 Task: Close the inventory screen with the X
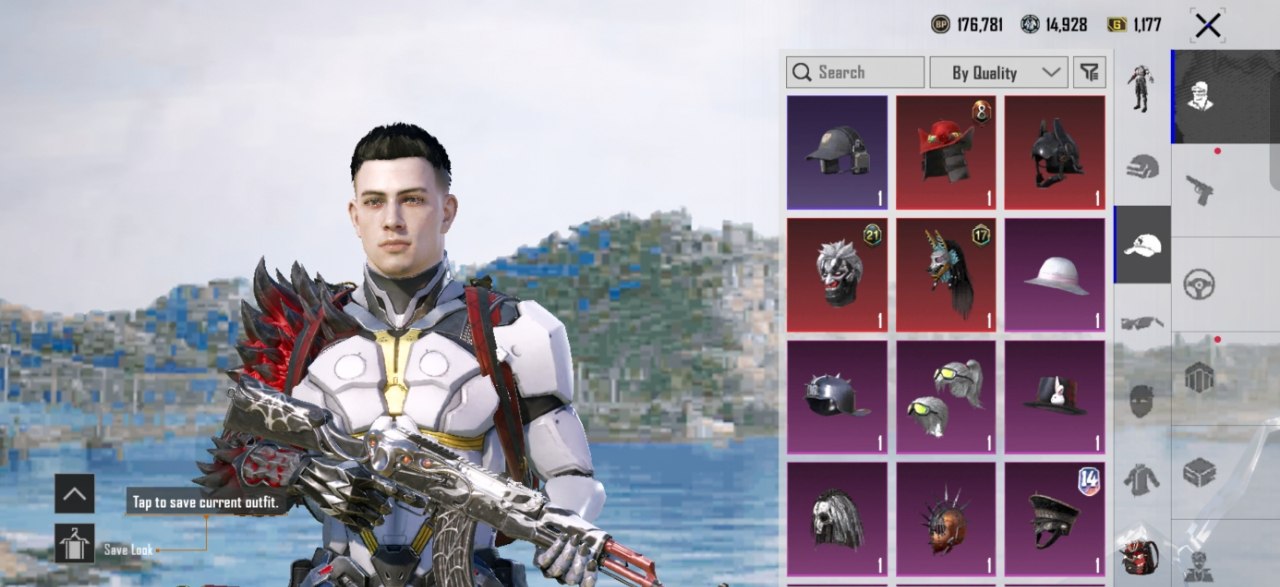coord(1207,25)
